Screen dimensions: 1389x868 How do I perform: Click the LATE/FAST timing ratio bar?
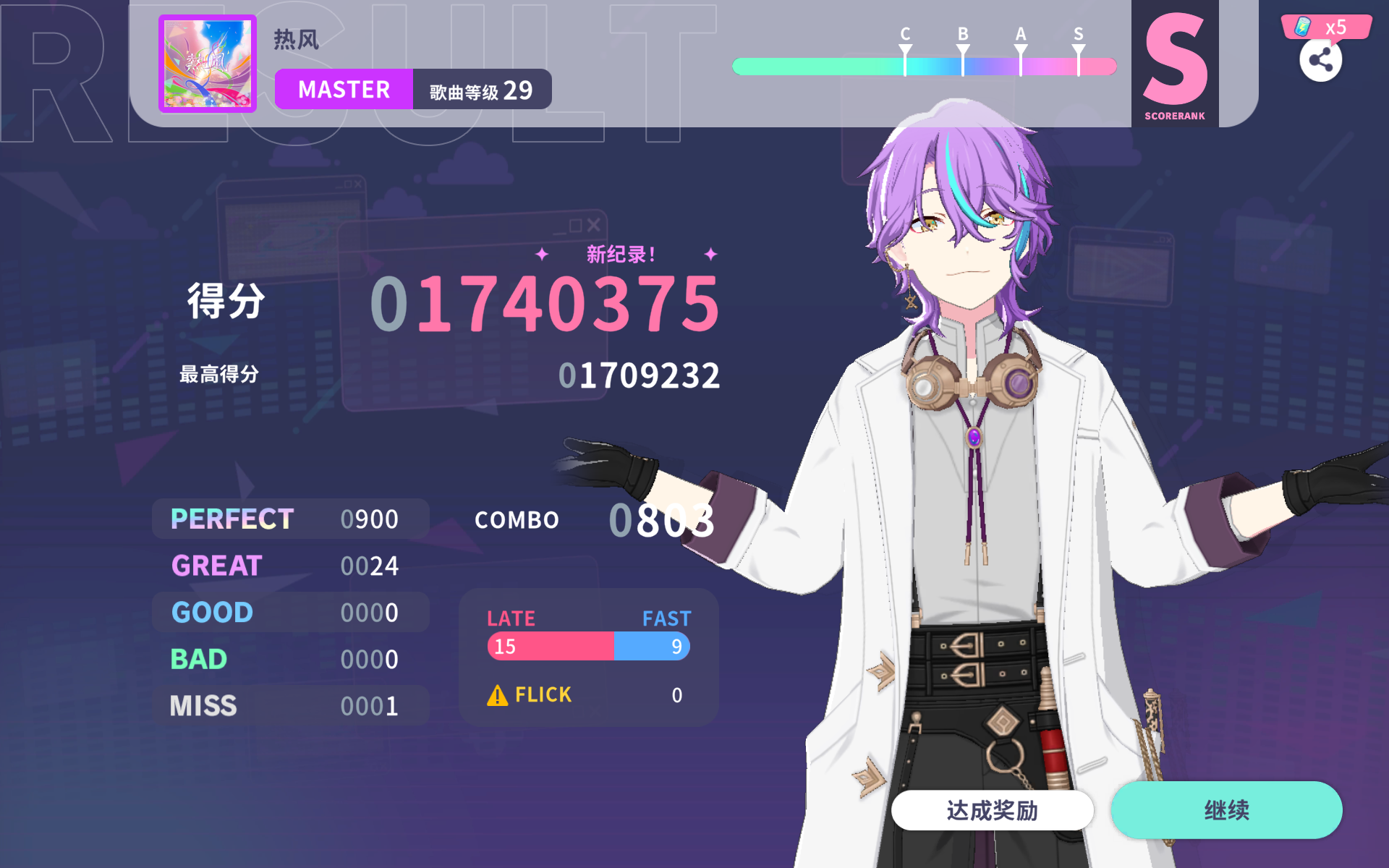[587, 646]
